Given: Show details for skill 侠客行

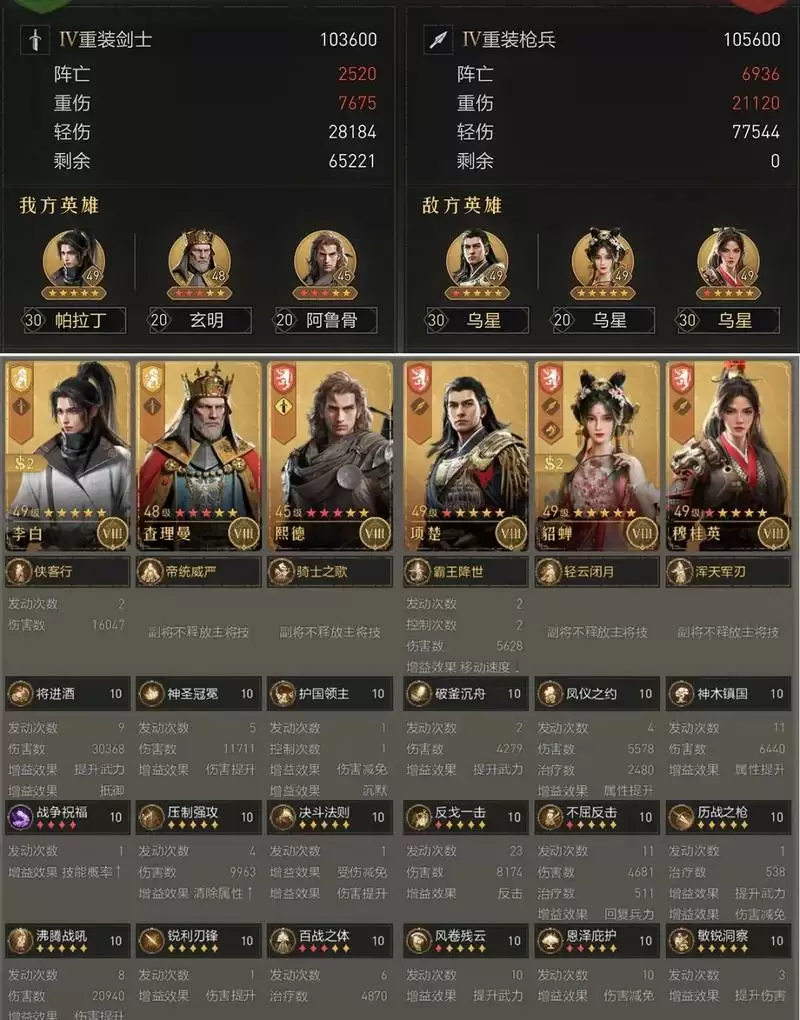Looking at the screenshot, I should click(68, 572).
